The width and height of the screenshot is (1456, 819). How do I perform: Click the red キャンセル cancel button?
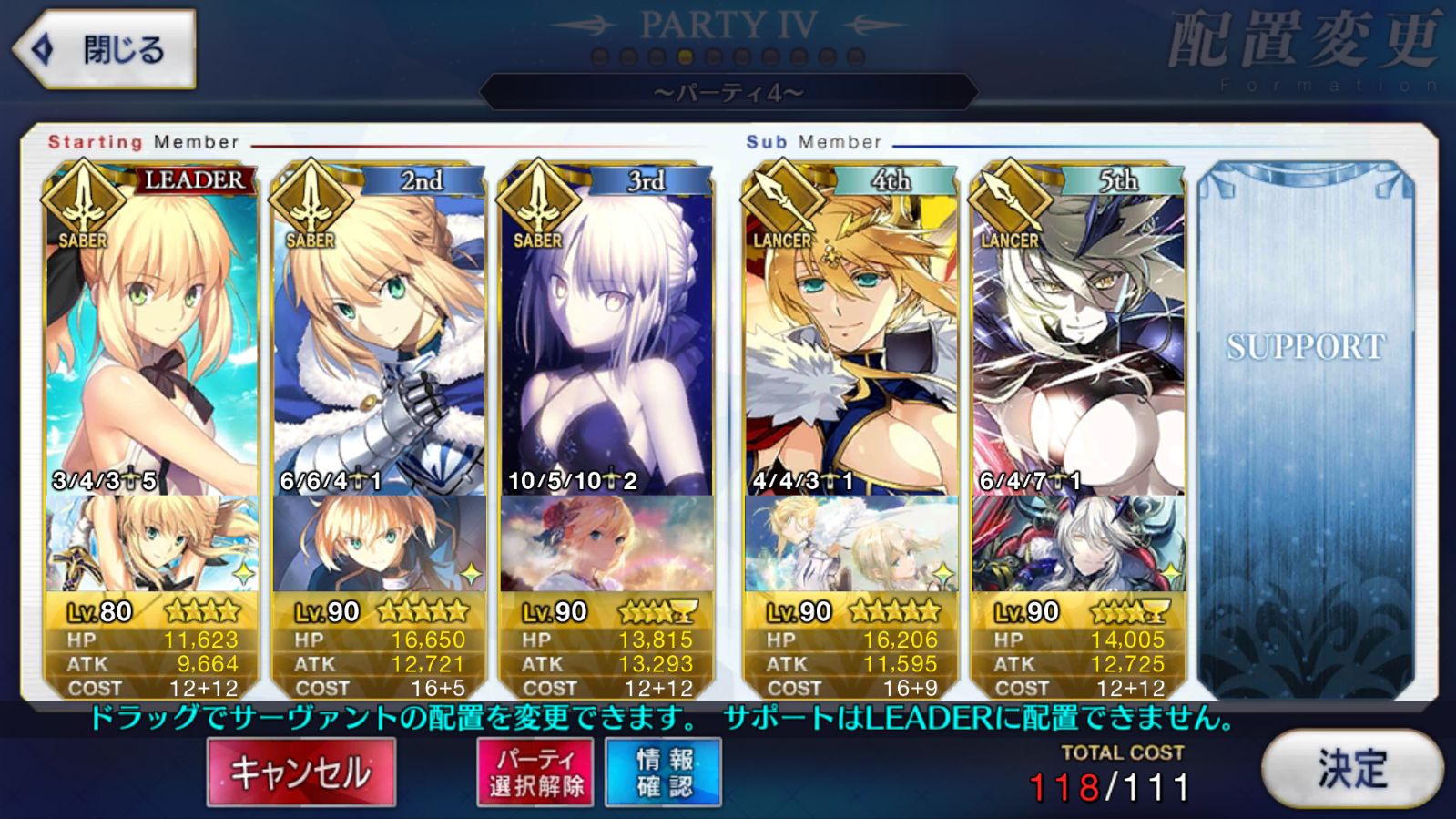[x=301, y=773]
